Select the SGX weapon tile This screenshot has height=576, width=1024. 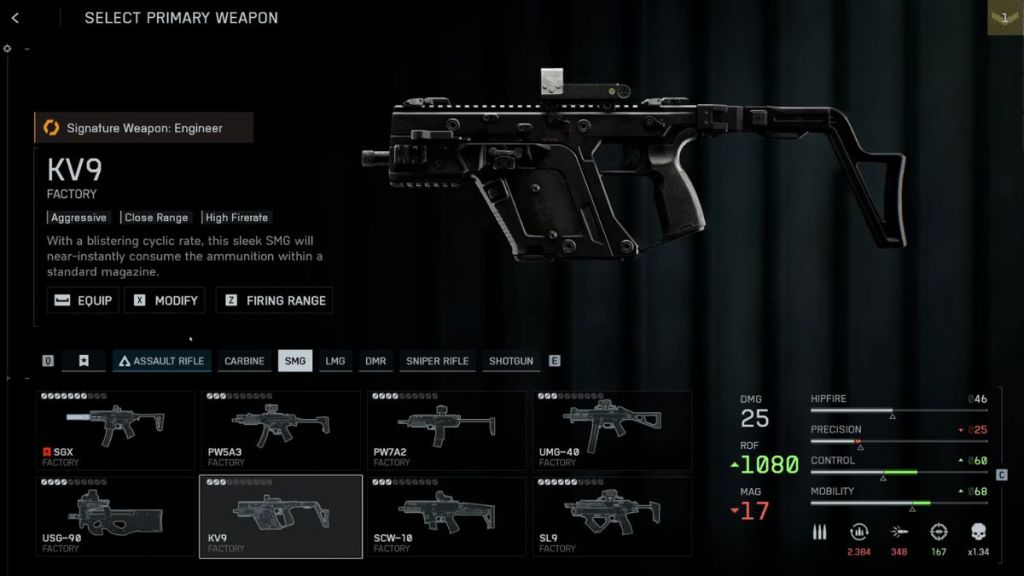click(x=115, y=431)
